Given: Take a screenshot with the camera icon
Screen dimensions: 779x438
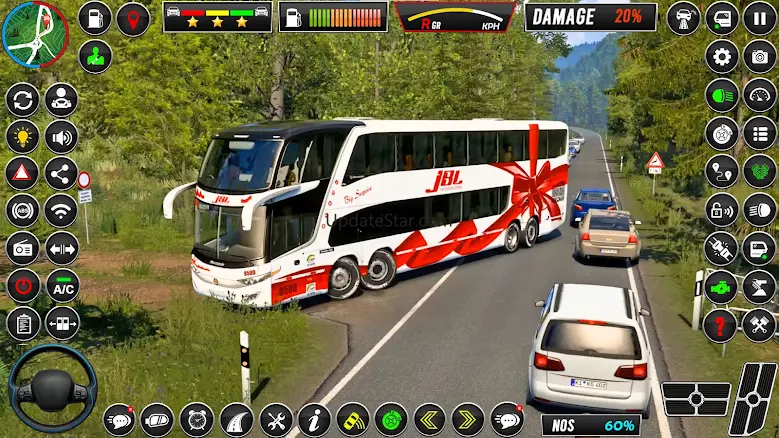Looking at the screenshot, I should (x=760, y=56).
